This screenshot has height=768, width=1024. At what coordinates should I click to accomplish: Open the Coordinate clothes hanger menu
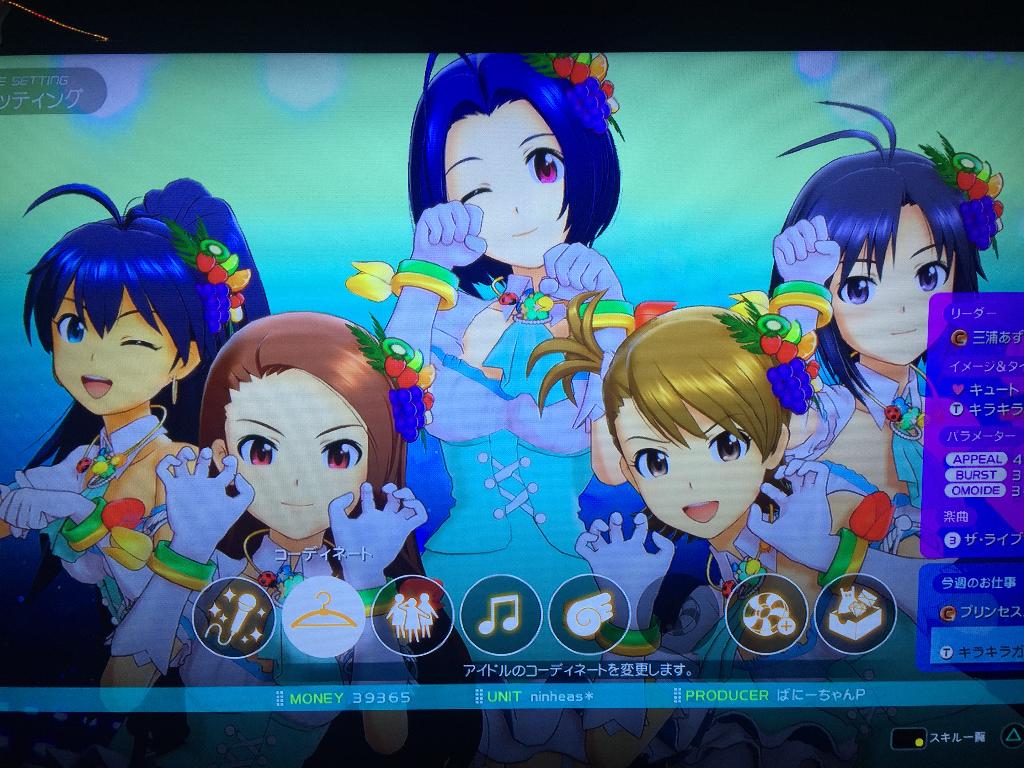coord(323,617)
